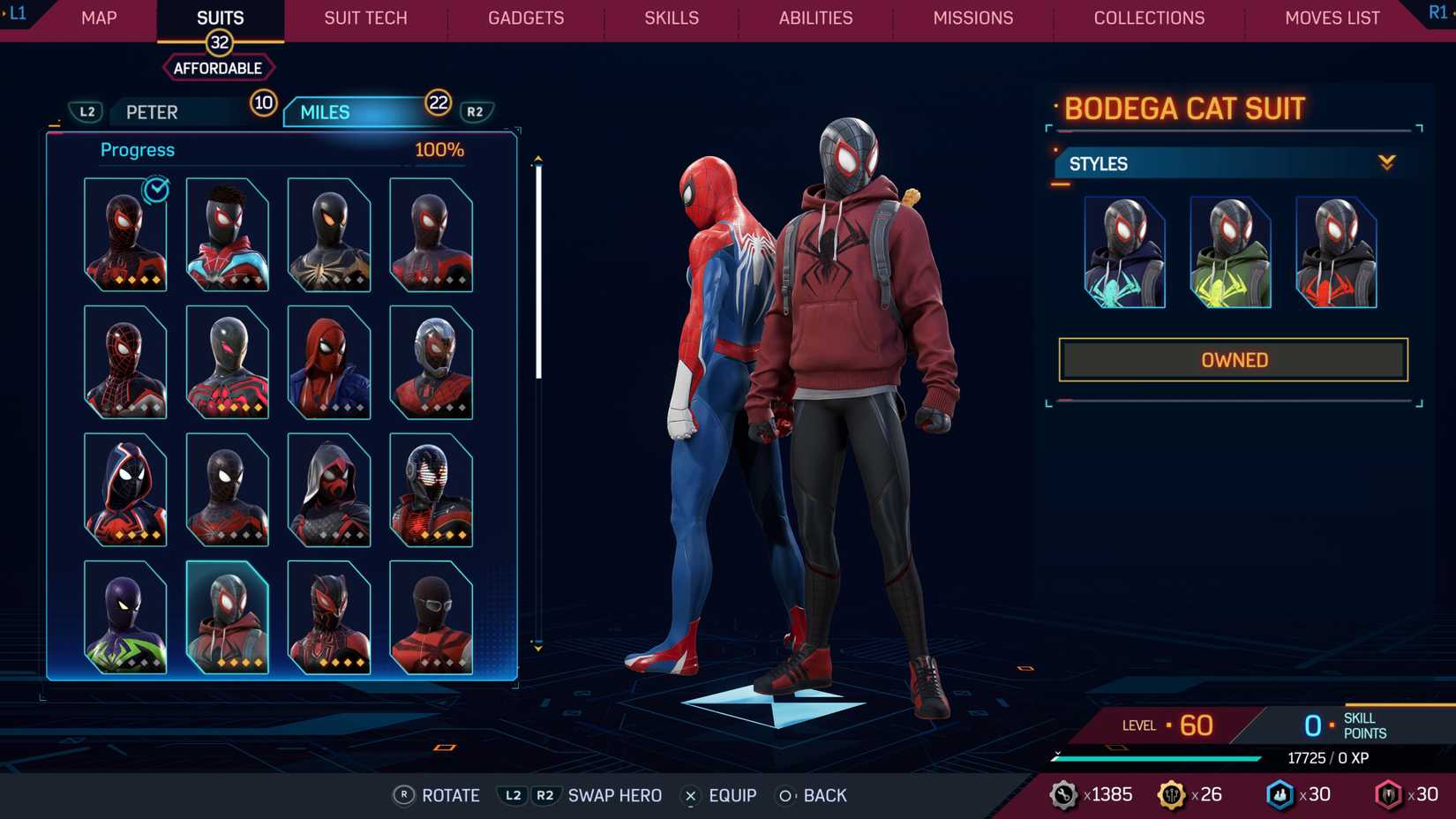This screenshot has width=1456, height=819.
Task: Toggle the AFFORDABLE suits filter
Action: tap(218, 67)
